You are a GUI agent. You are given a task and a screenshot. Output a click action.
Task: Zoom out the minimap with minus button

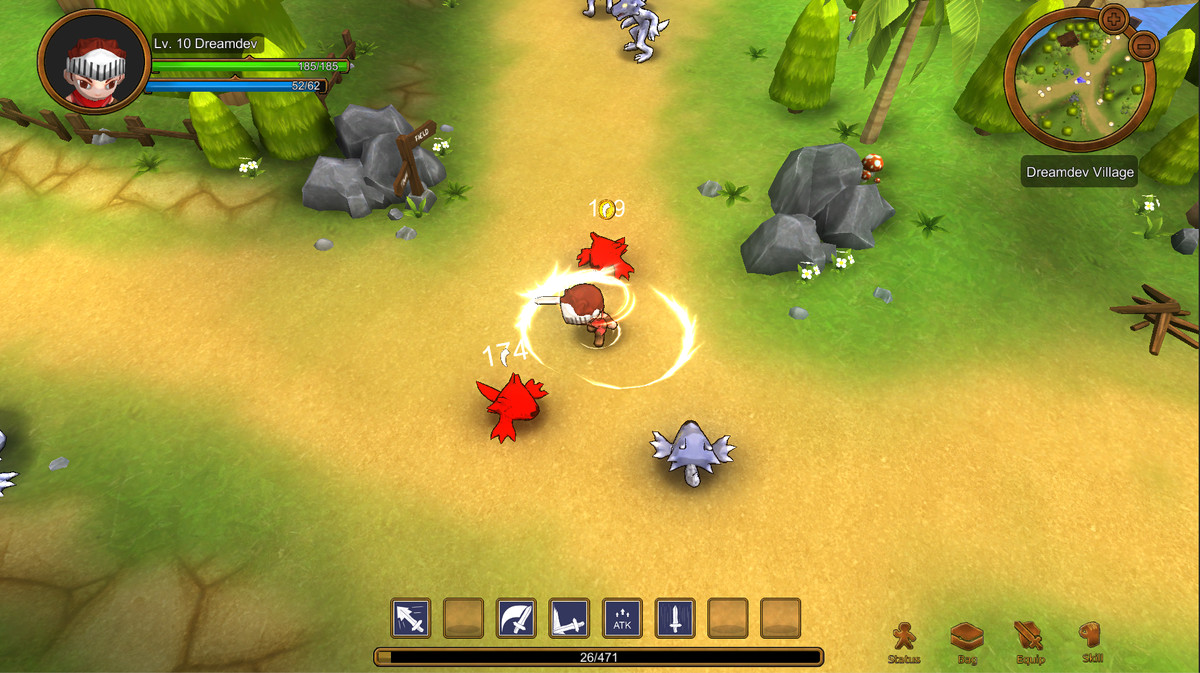1144,45
